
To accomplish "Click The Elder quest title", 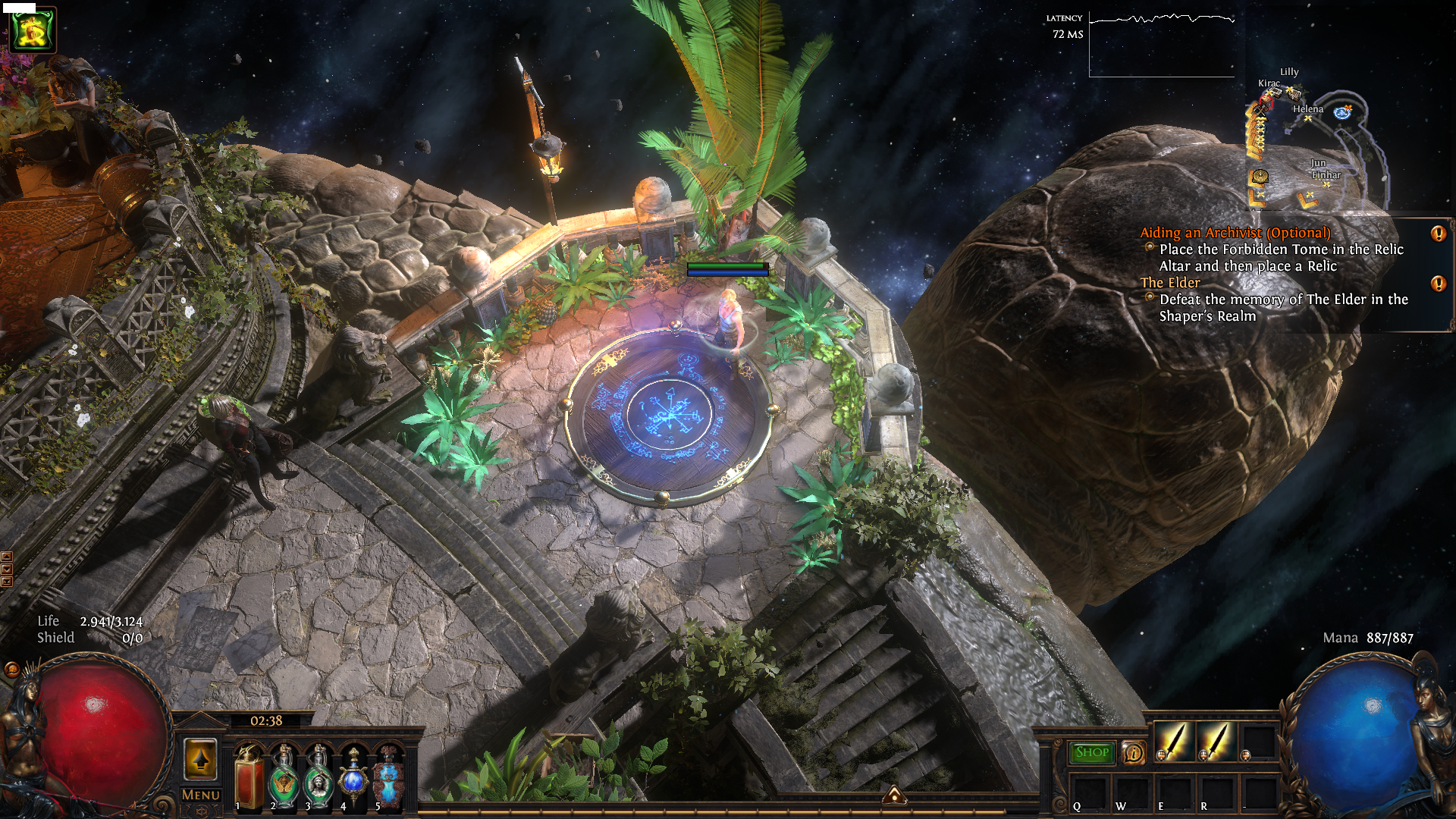I will (x=1170, y=282).
